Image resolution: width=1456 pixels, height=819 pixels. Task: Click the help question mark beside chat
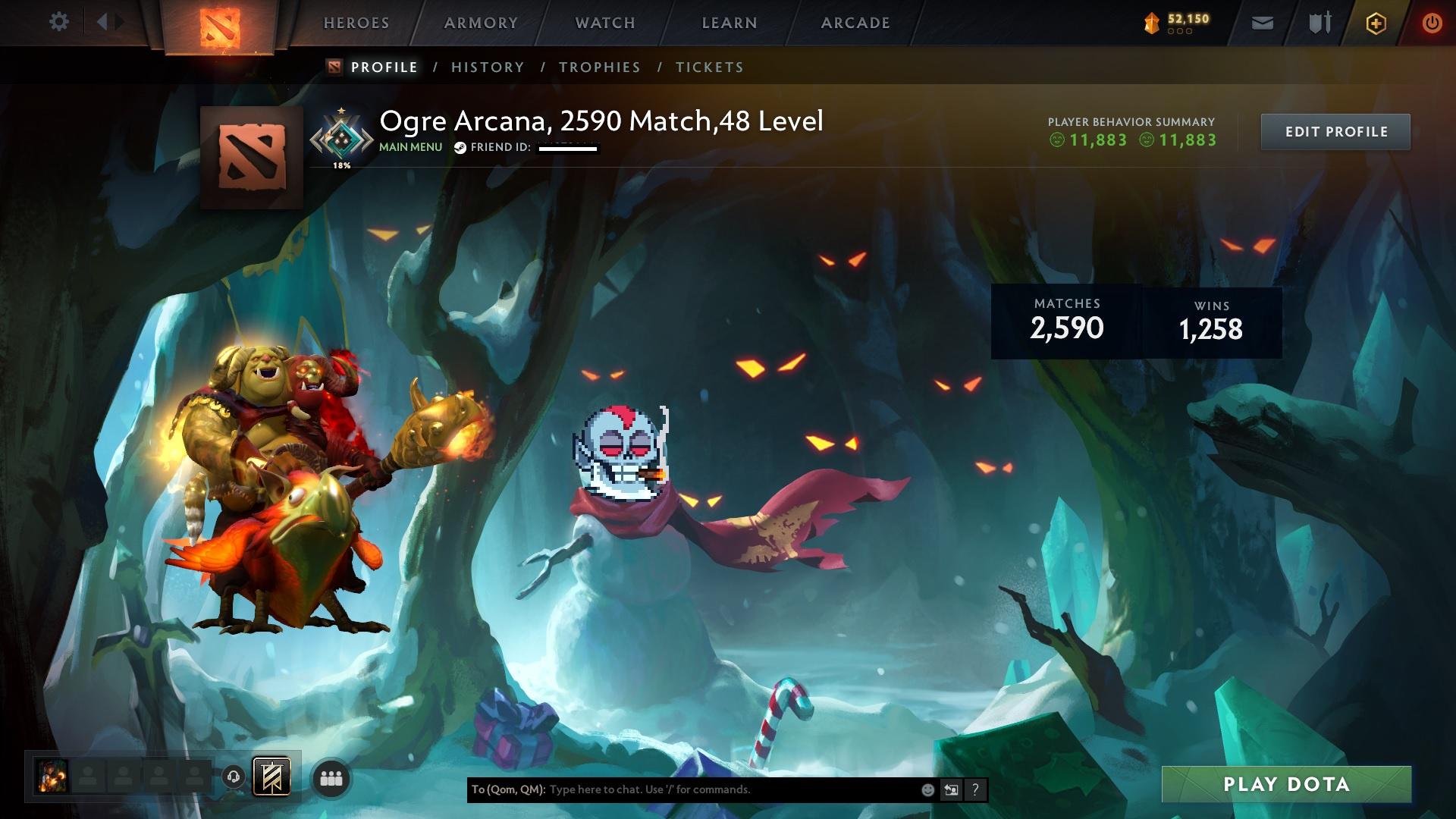click(975, 790)
